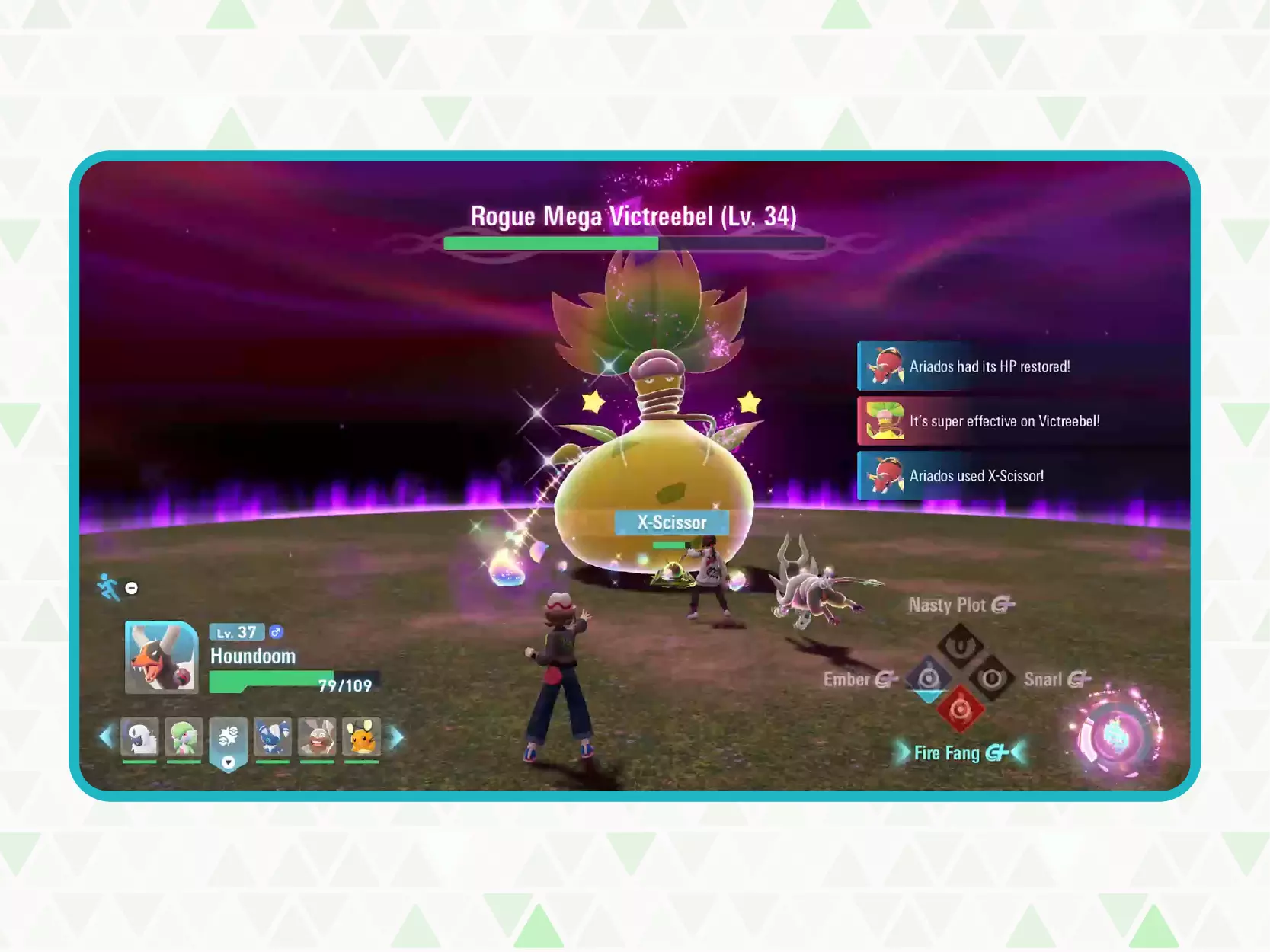Cycle the party bar right
The width and height of the screenshot is (1270, 952).
coord(397,736)
